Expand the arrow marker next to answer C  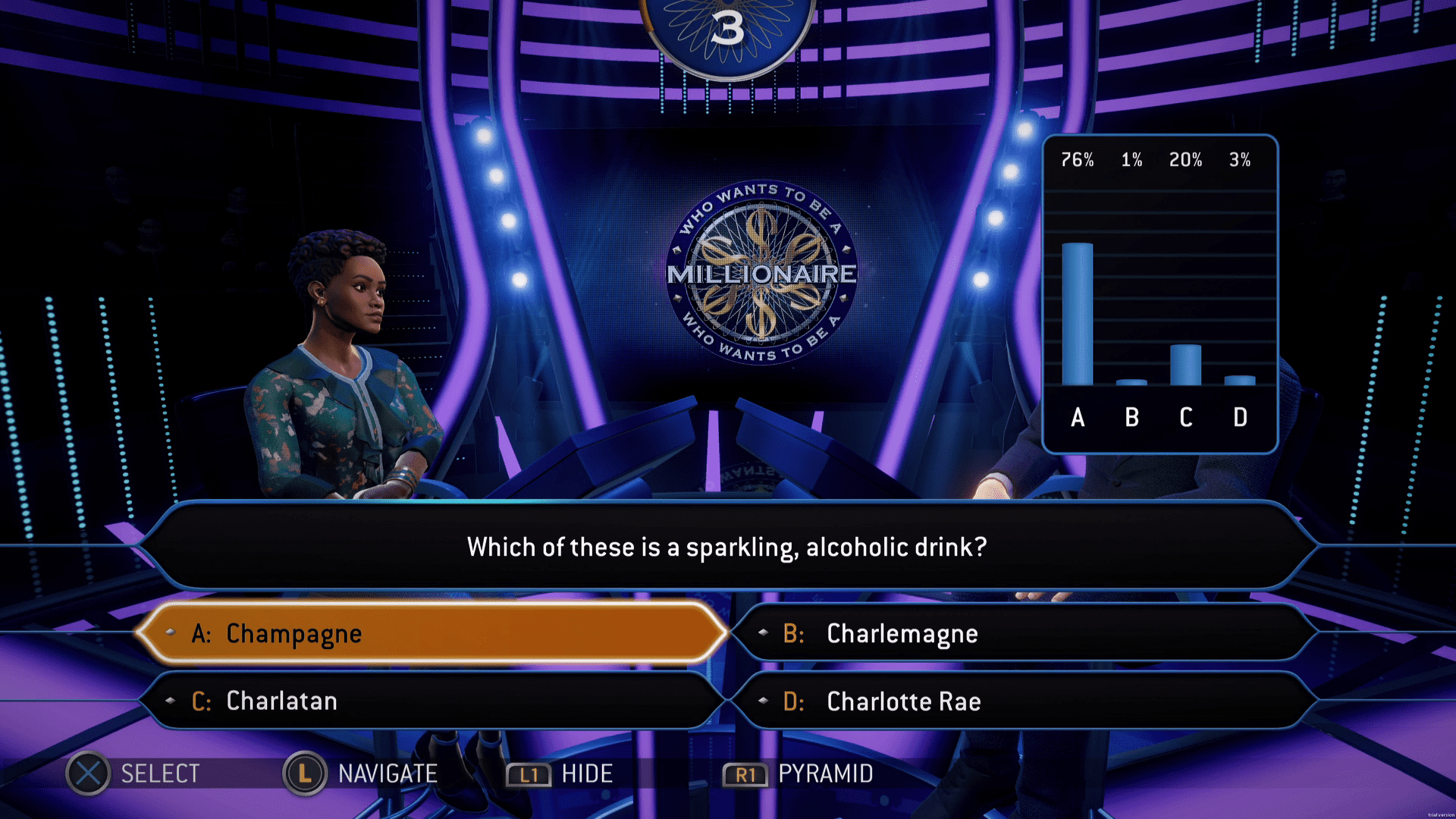click(168, 701)
